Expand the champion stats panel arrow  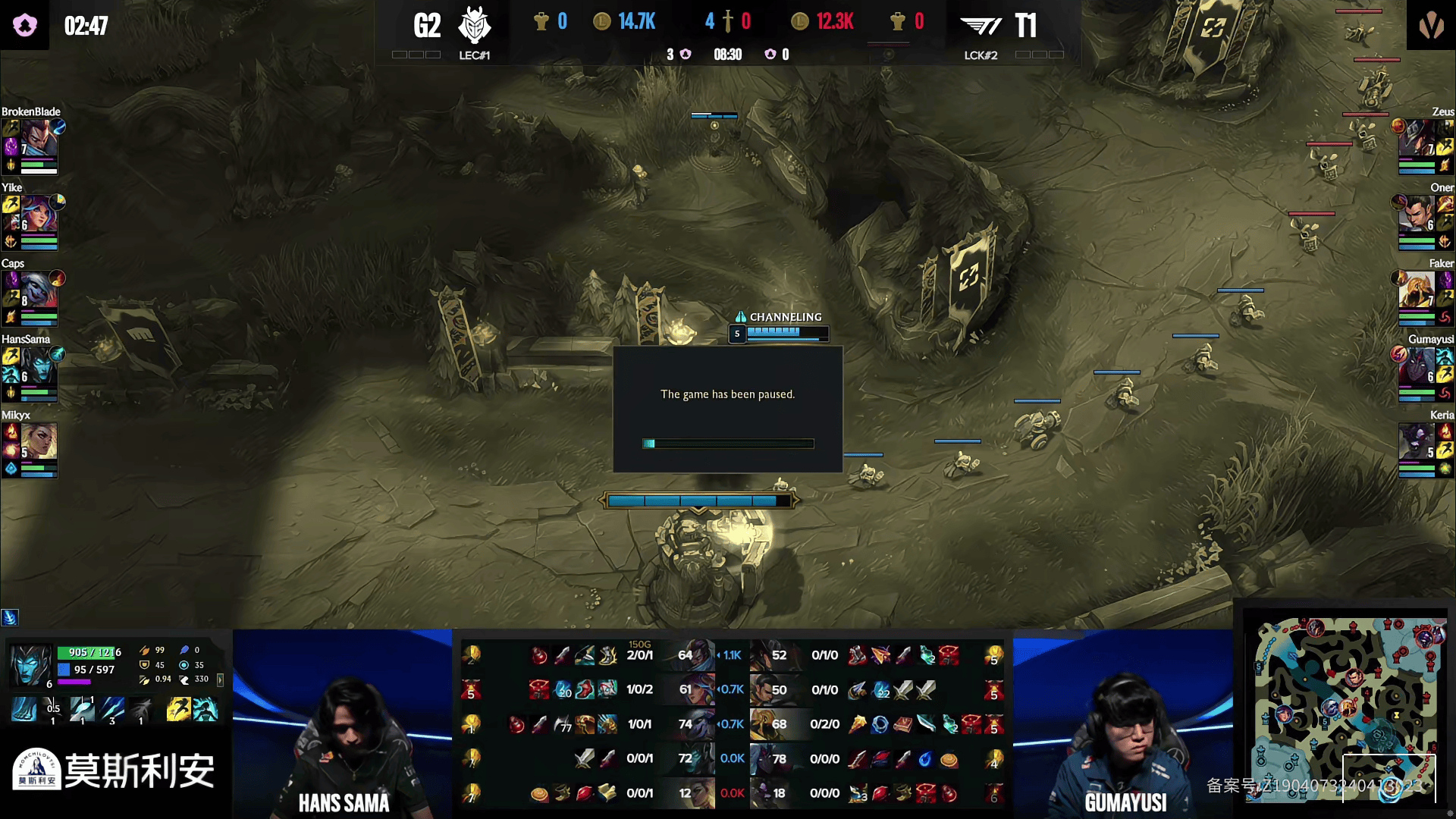pyautogui.click(x=220, y=680)
